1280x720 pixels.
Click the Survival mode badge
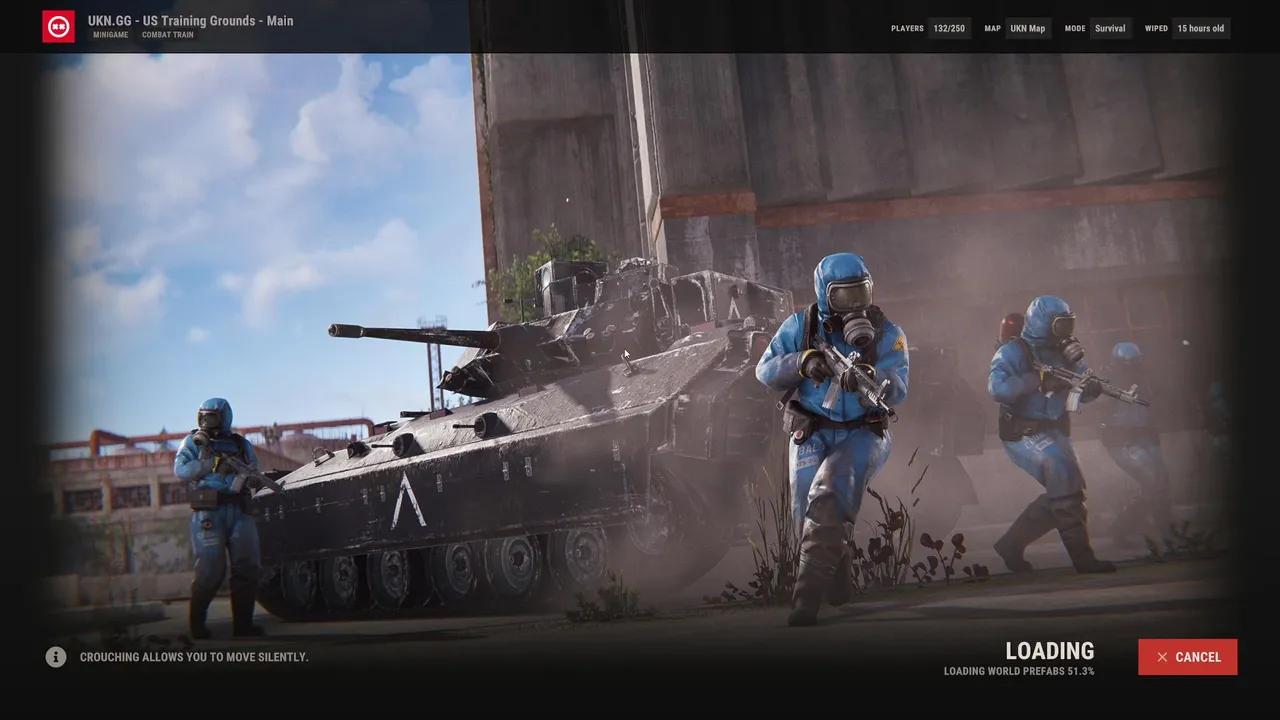(1110, 28)
